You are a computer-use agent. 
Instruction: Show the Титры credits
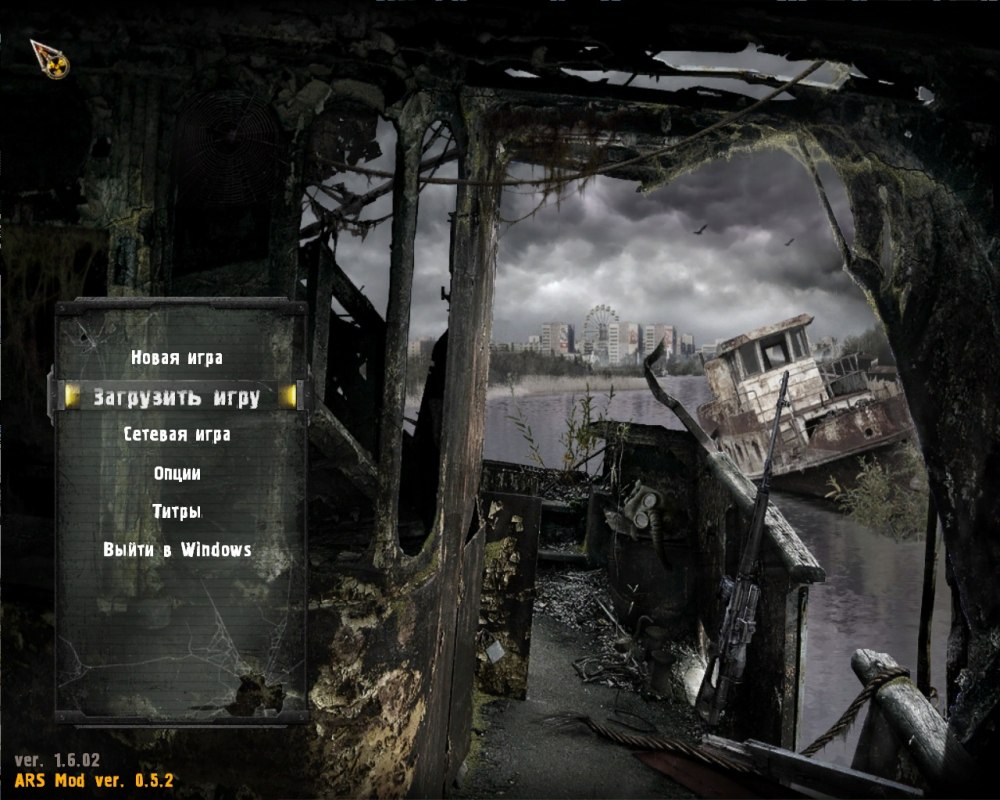pyautogui.click(x=177, y=511)
